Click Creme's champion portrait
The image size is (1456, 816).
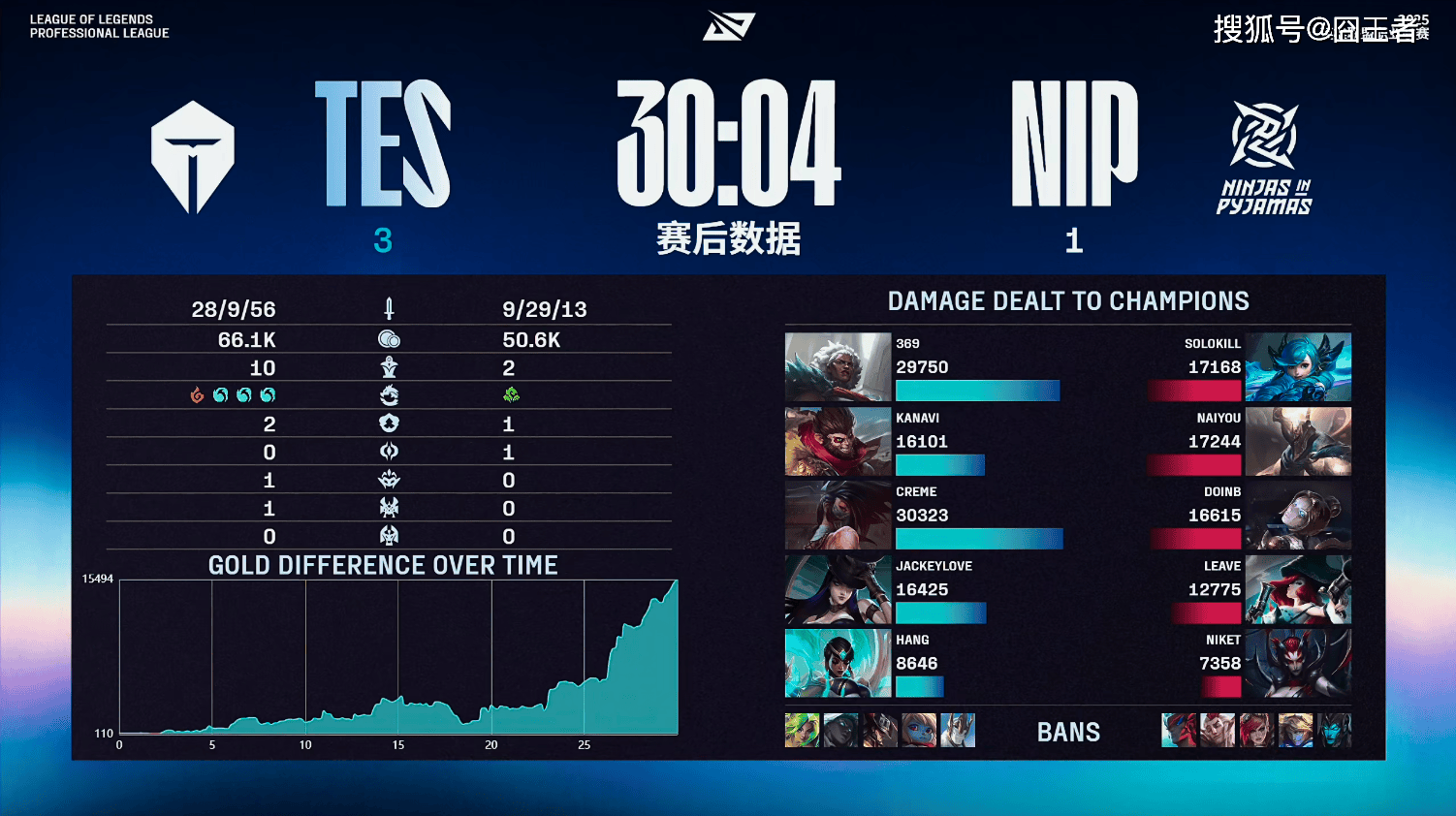pyautogui.click(x=838, y=516)
